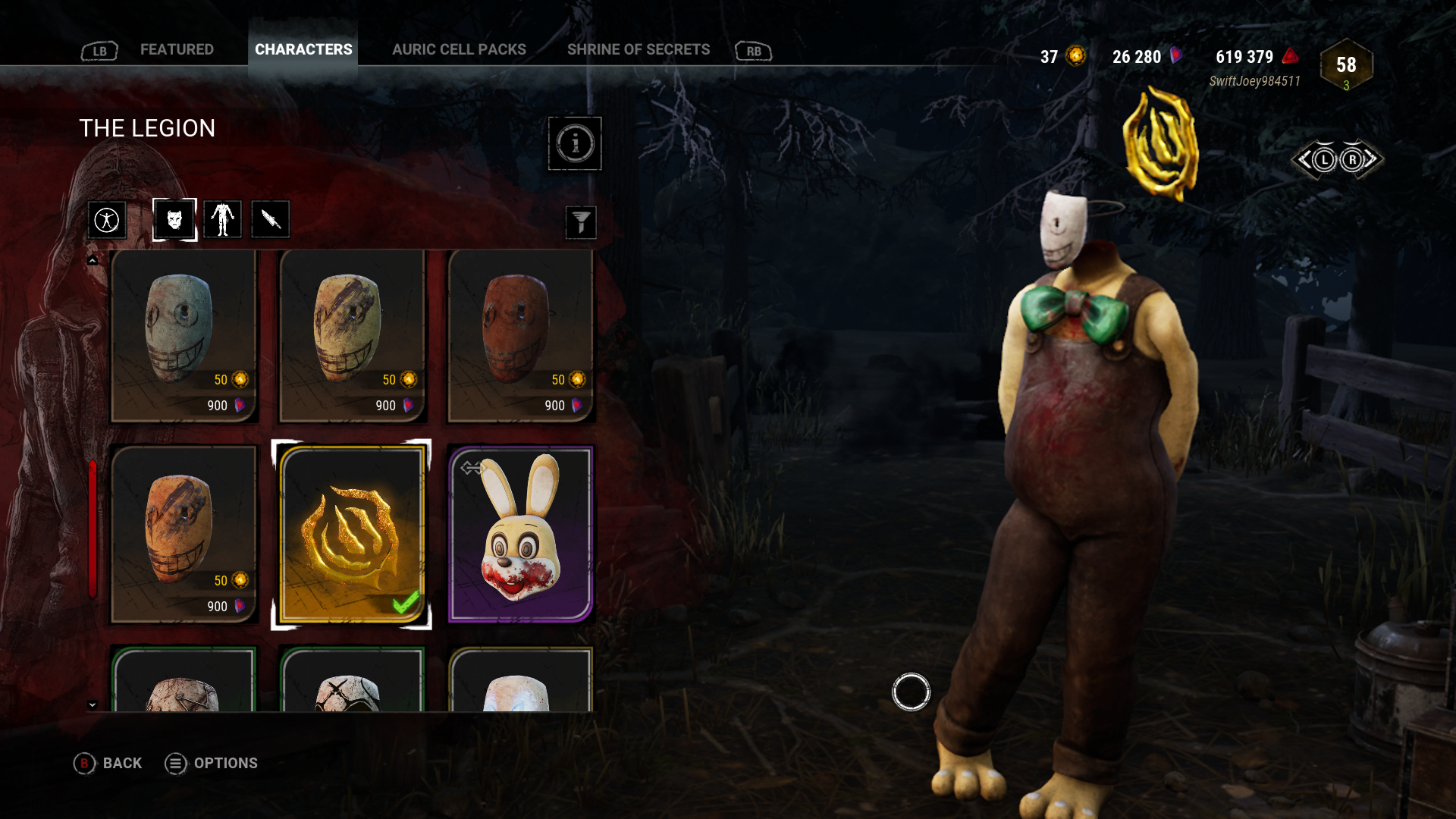Click the Back button
The width and height of the screenshot is (1456, 819).
pyautogui.click(x=108, y=764)
